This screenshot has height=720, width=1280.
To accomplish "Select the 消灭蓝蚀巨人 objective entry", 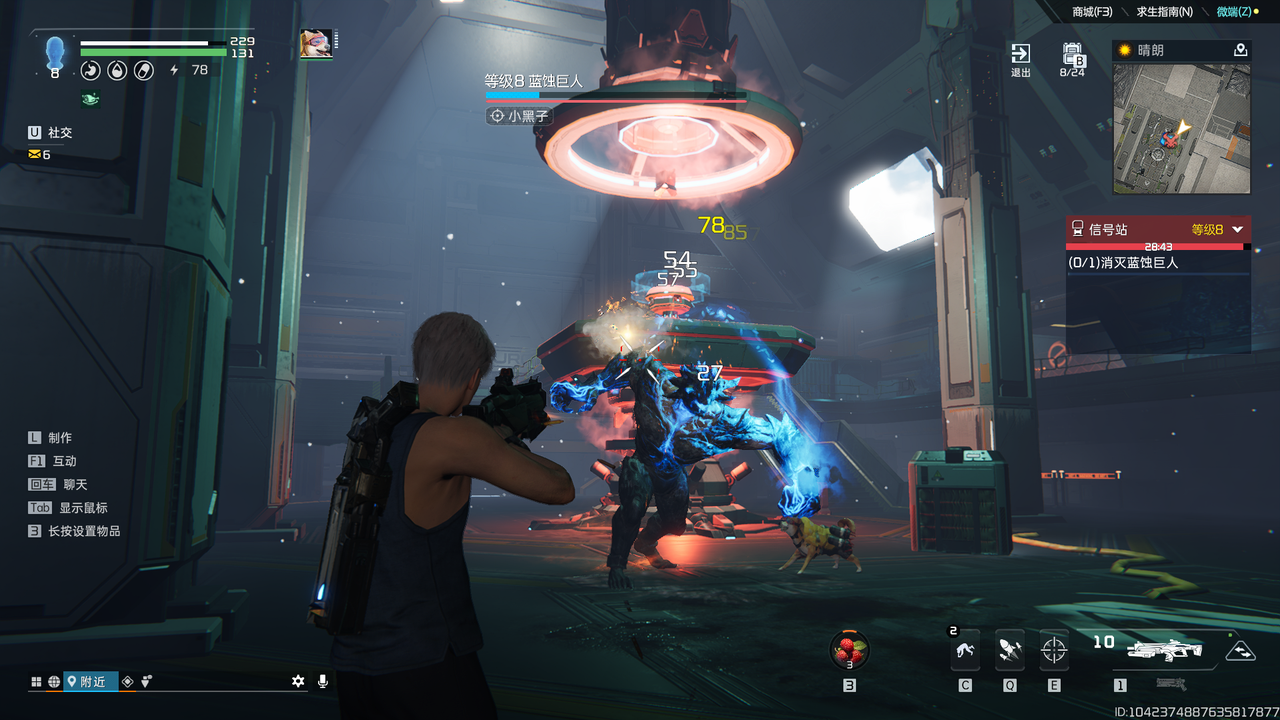I will [x=1124, y=262].
